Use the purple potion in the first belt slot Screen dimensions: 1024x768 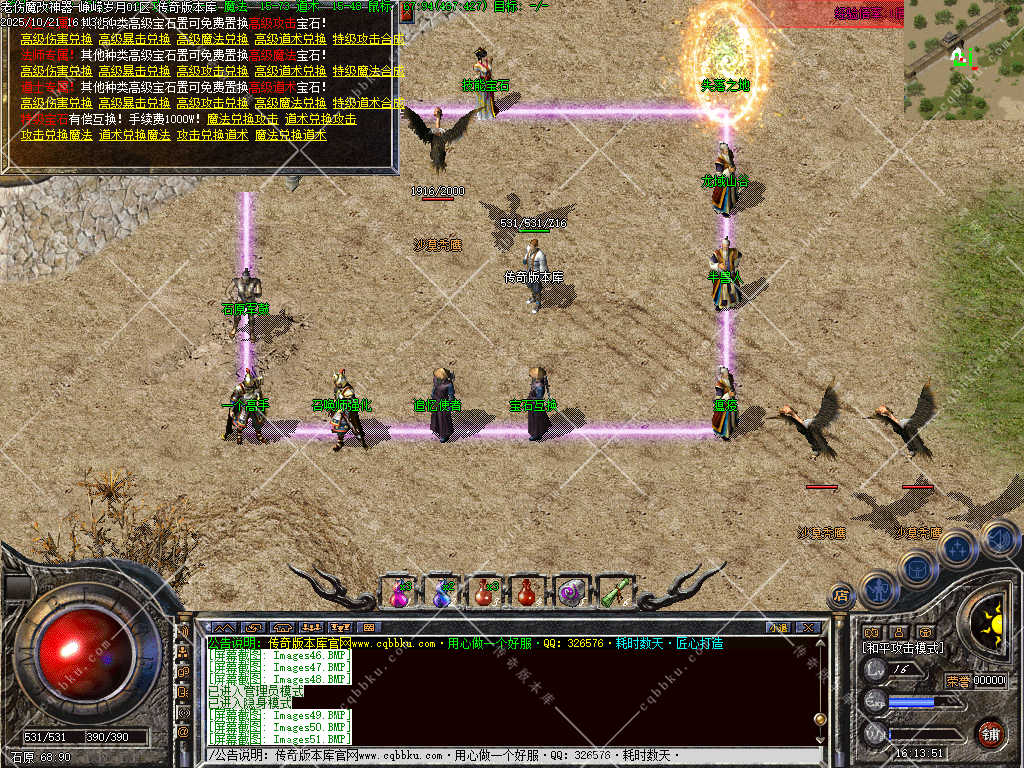pos(400,592)
